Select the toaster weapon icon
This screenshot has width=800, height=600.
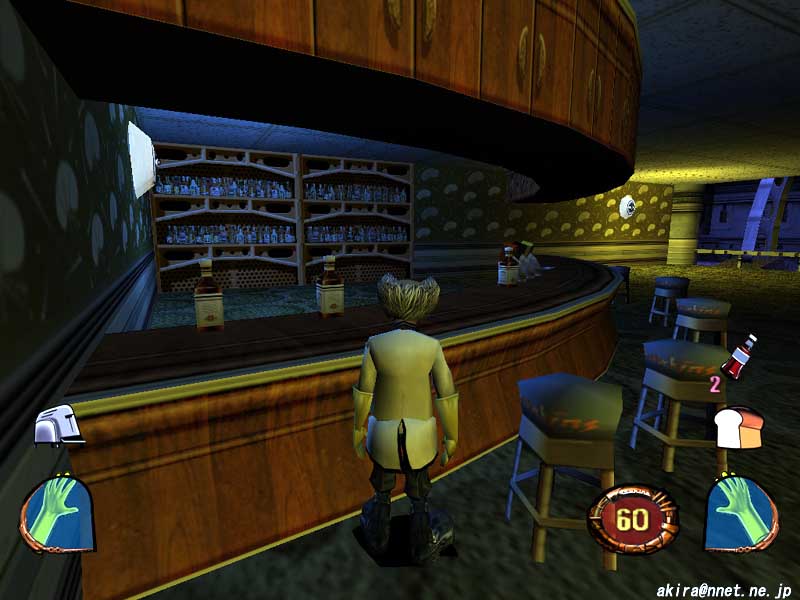coord(57,427)
